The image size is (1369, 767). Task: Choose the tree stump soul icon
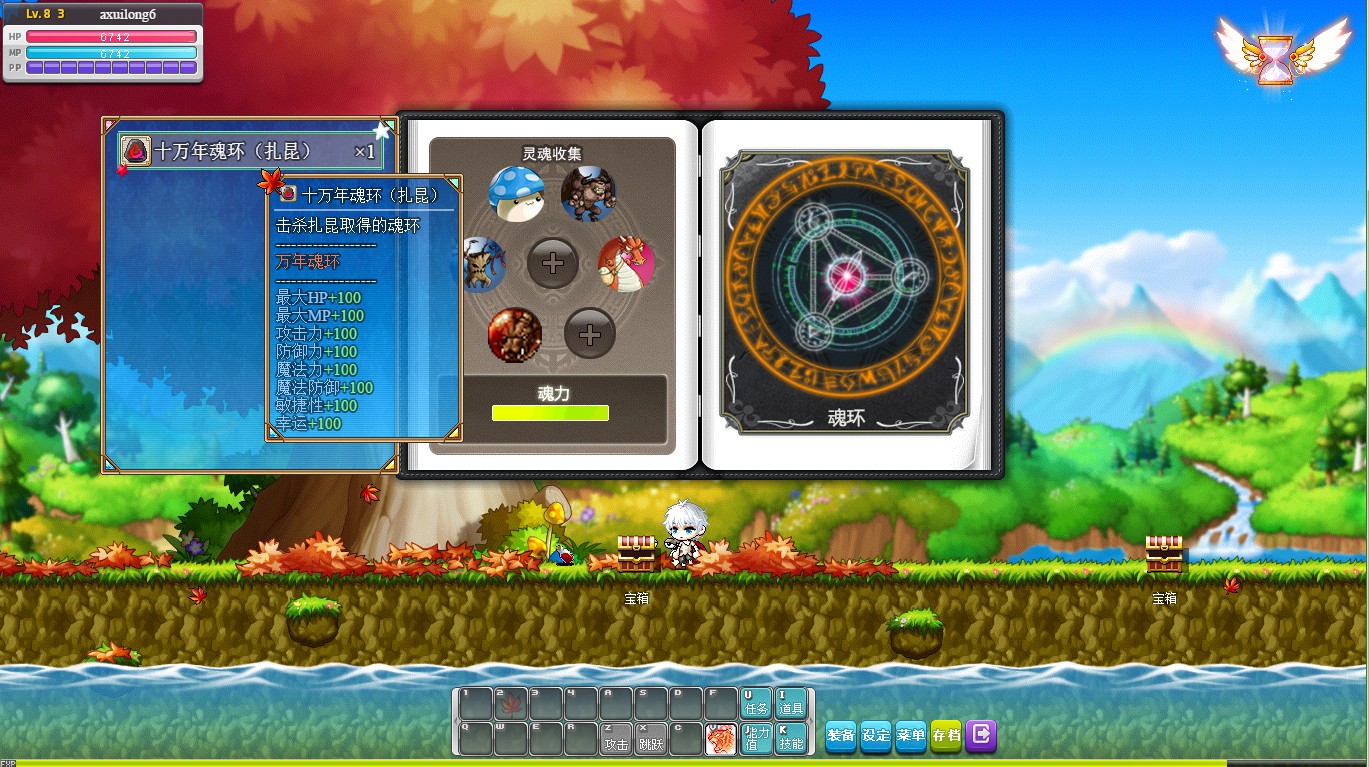tap(479, 264)
